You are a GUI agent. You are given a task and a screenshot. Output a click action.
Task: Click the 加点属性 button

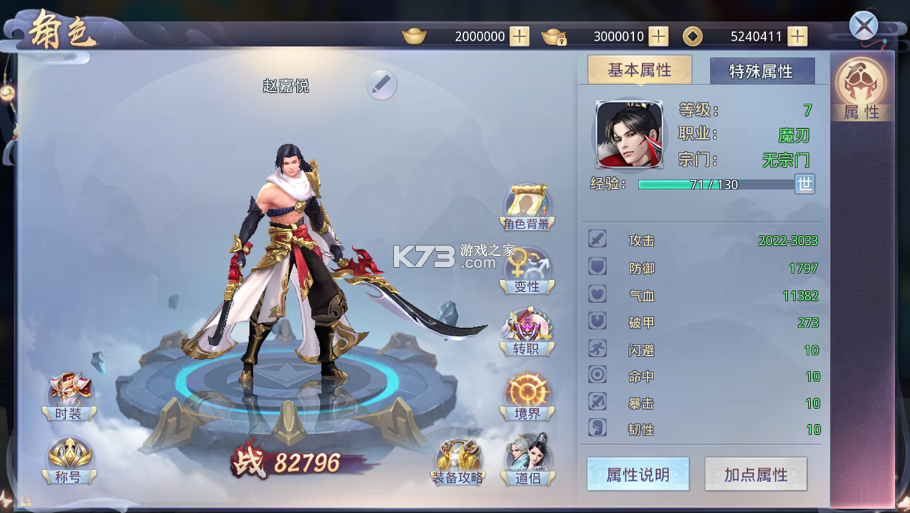[756, 474]
